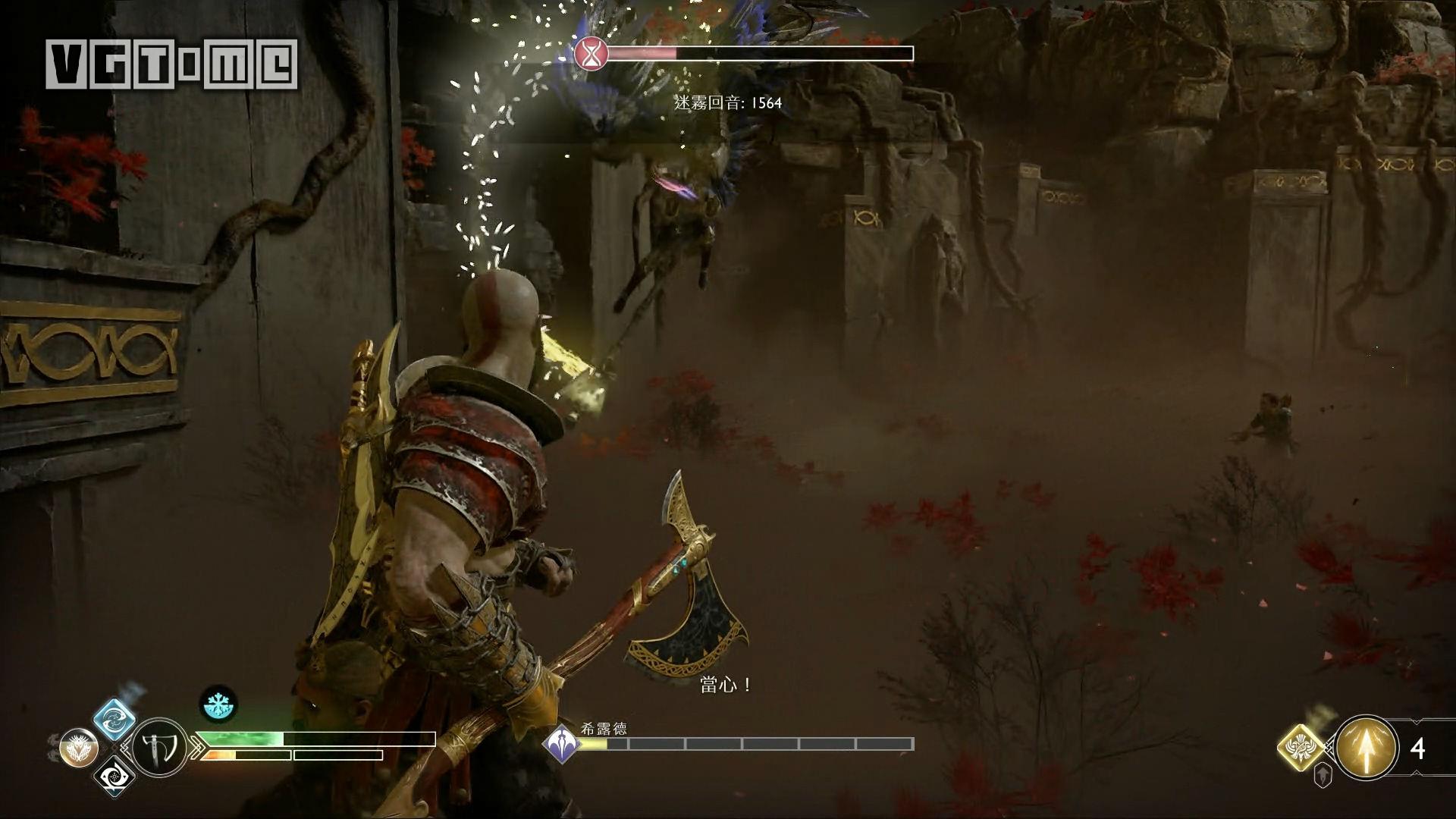
Task: Select the glowing bird arrow-type diamond
Action: tap(1301, 747)
